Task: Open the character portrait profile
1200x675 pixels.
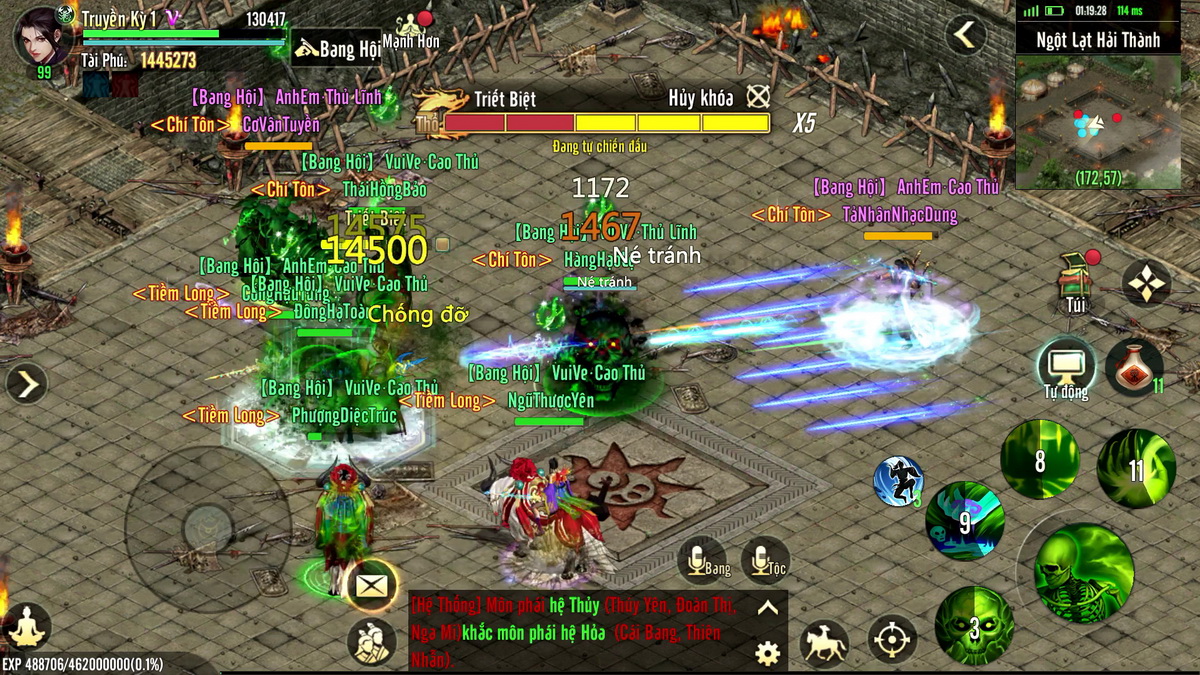Action: (42, 37)
